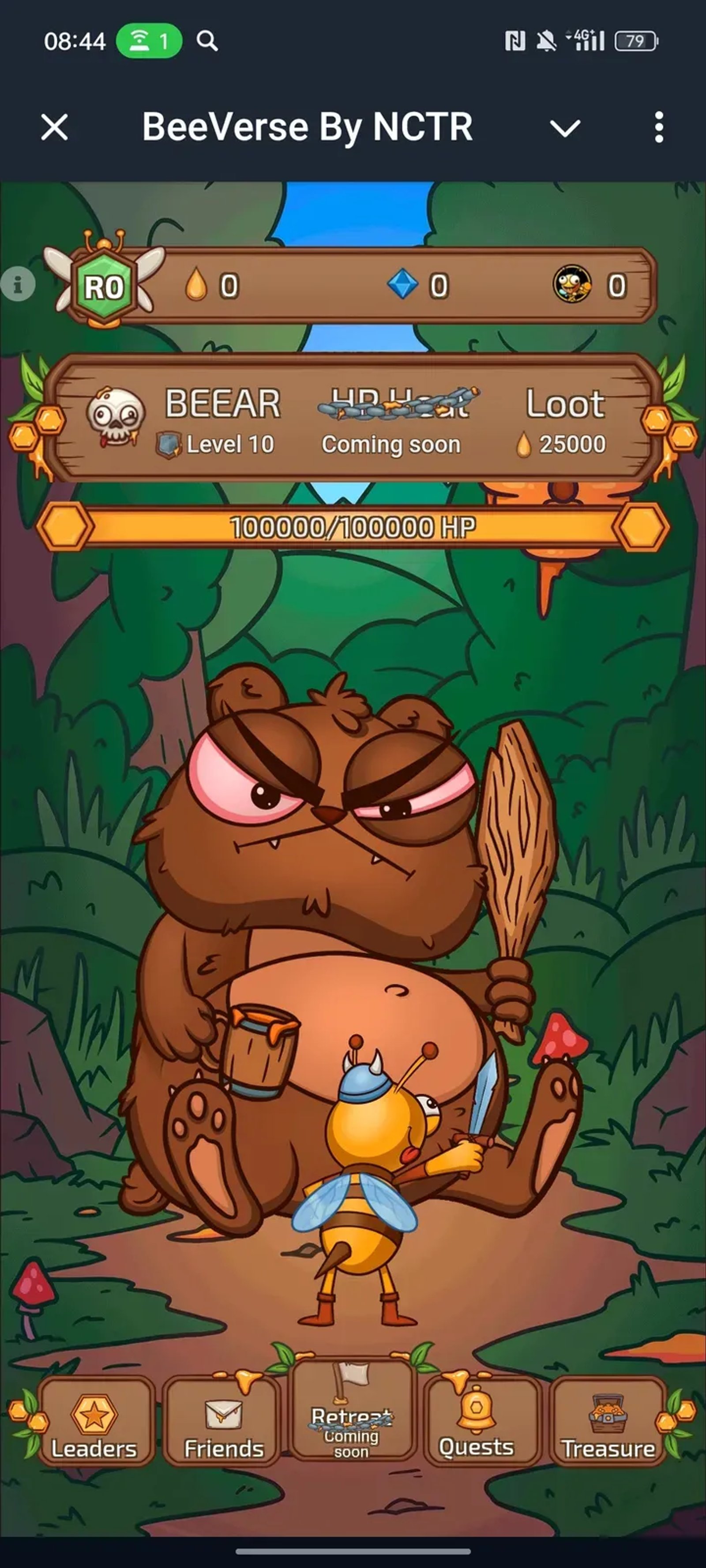
Task: Expand the BeeVerse header chevron
Action: coord(565,128)
